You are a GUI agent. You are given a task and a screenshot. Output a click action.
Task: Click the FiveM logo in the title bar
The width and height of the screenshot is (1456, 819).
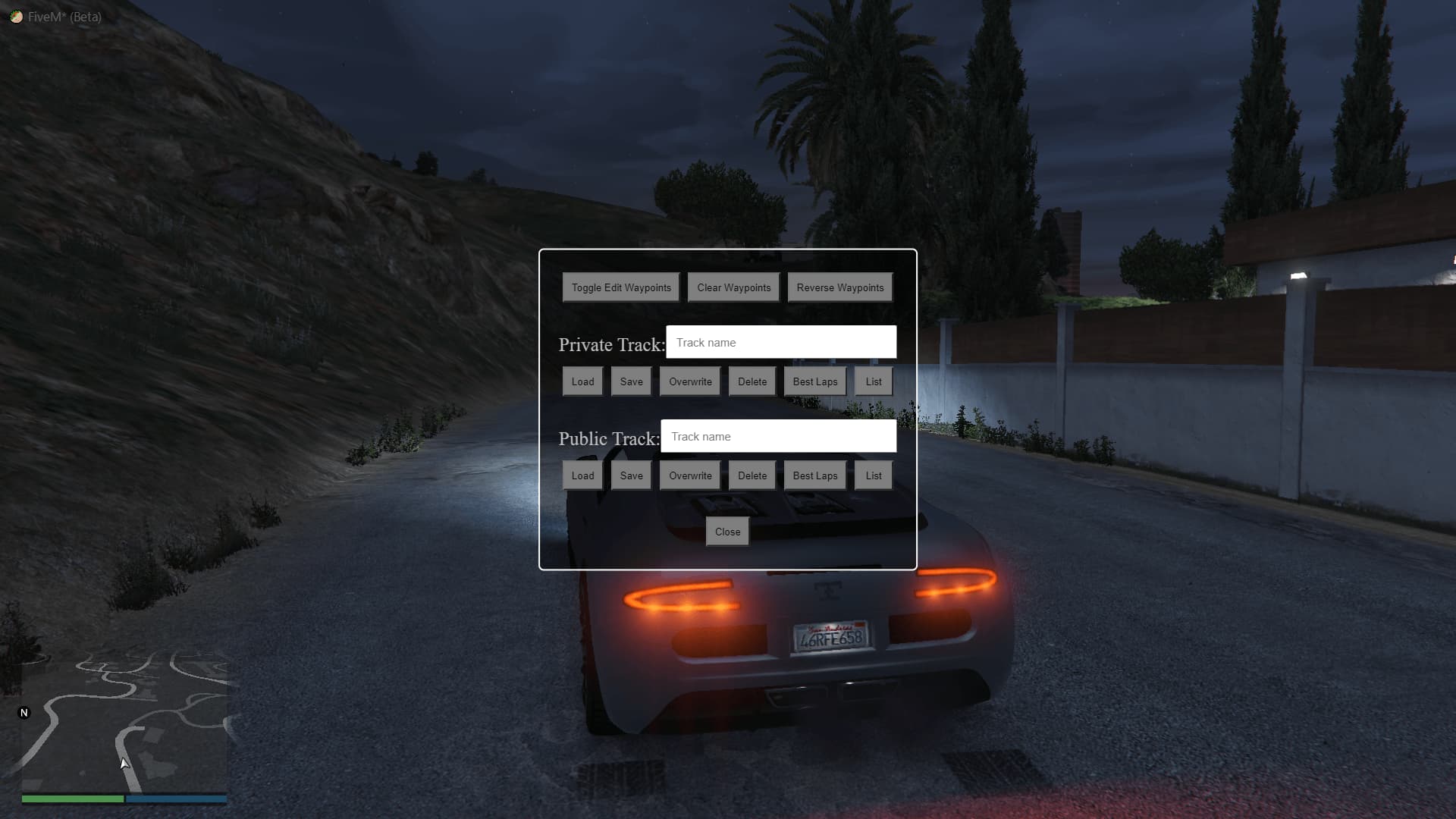[x=17, y=16]
